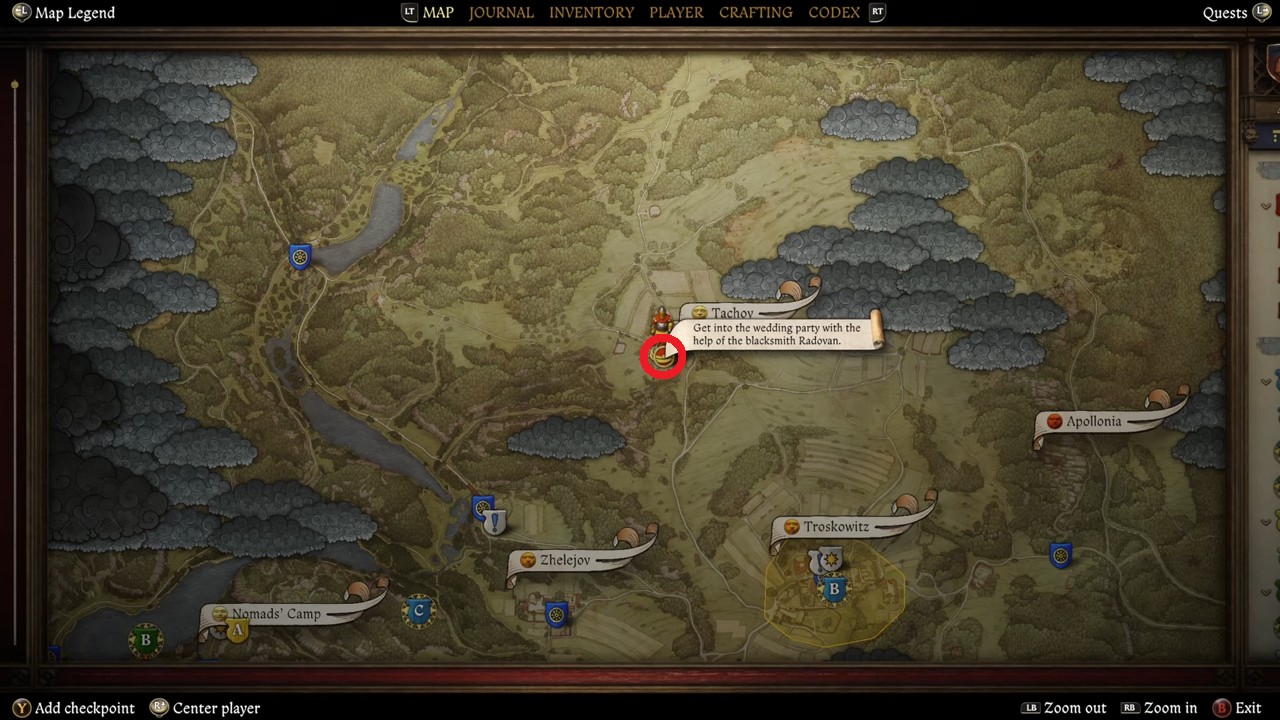The height and width of the screenshot is (720, 1280).
Task: Click the exclamation mark quest marker
Action: coord(495,522)
